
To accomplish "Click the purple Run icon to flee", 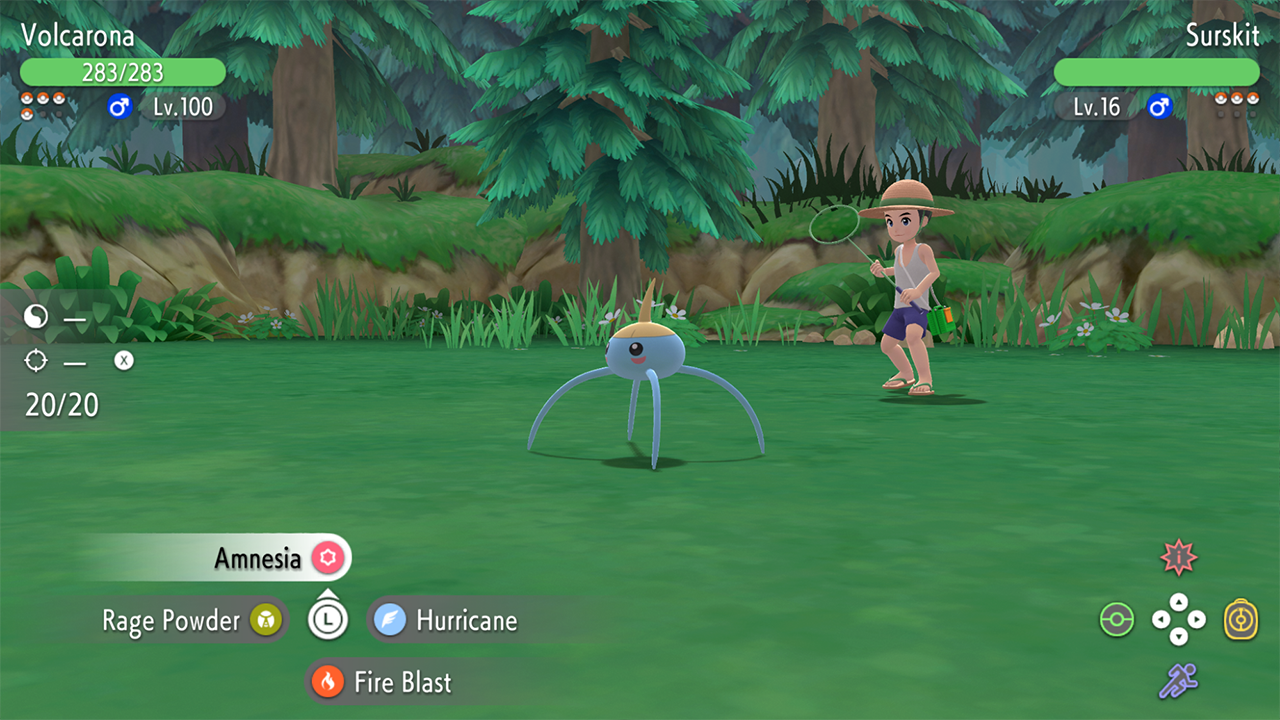I will (1178, 681).
